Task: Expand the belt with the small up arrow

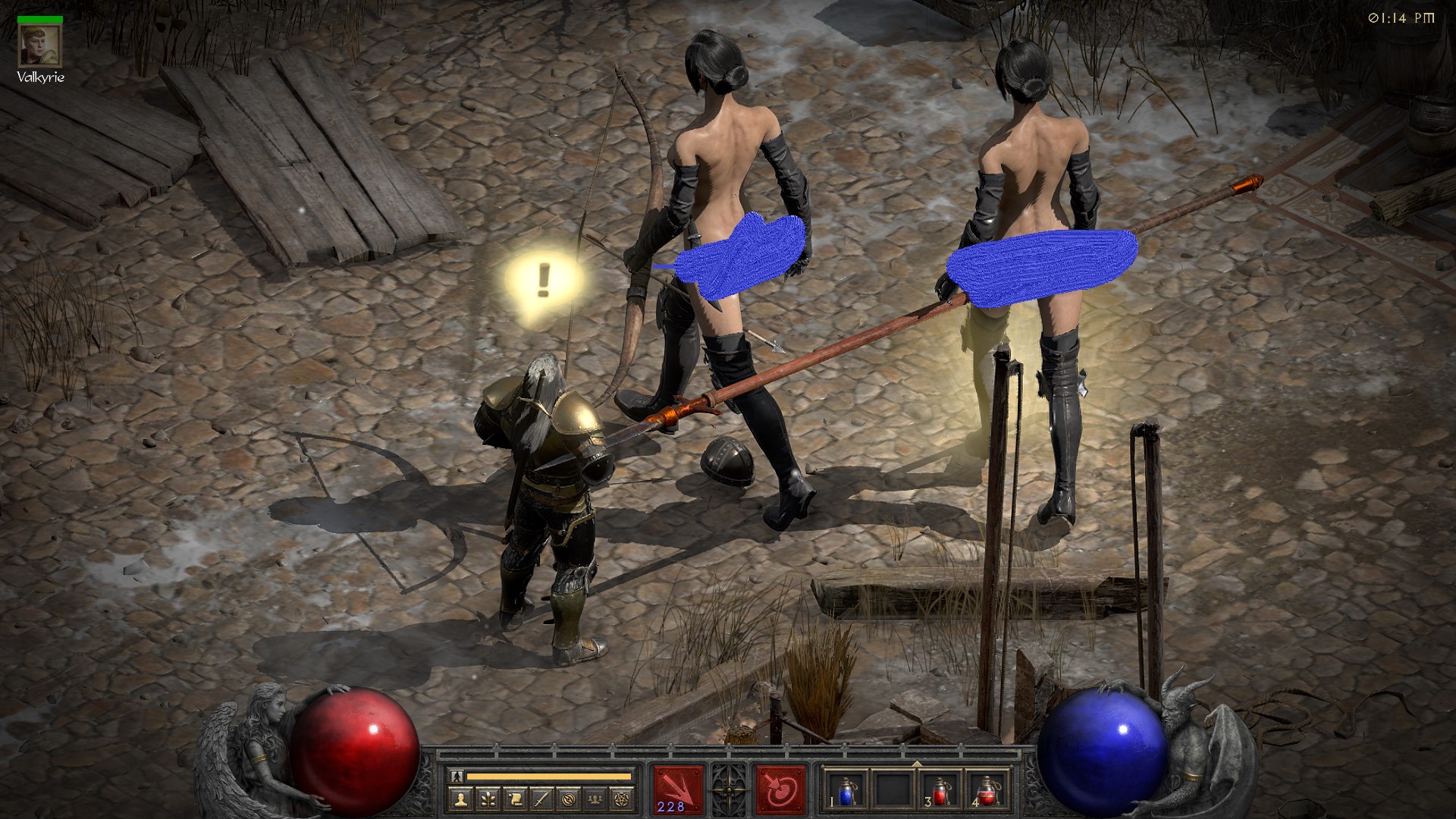Action: point(917,763)
